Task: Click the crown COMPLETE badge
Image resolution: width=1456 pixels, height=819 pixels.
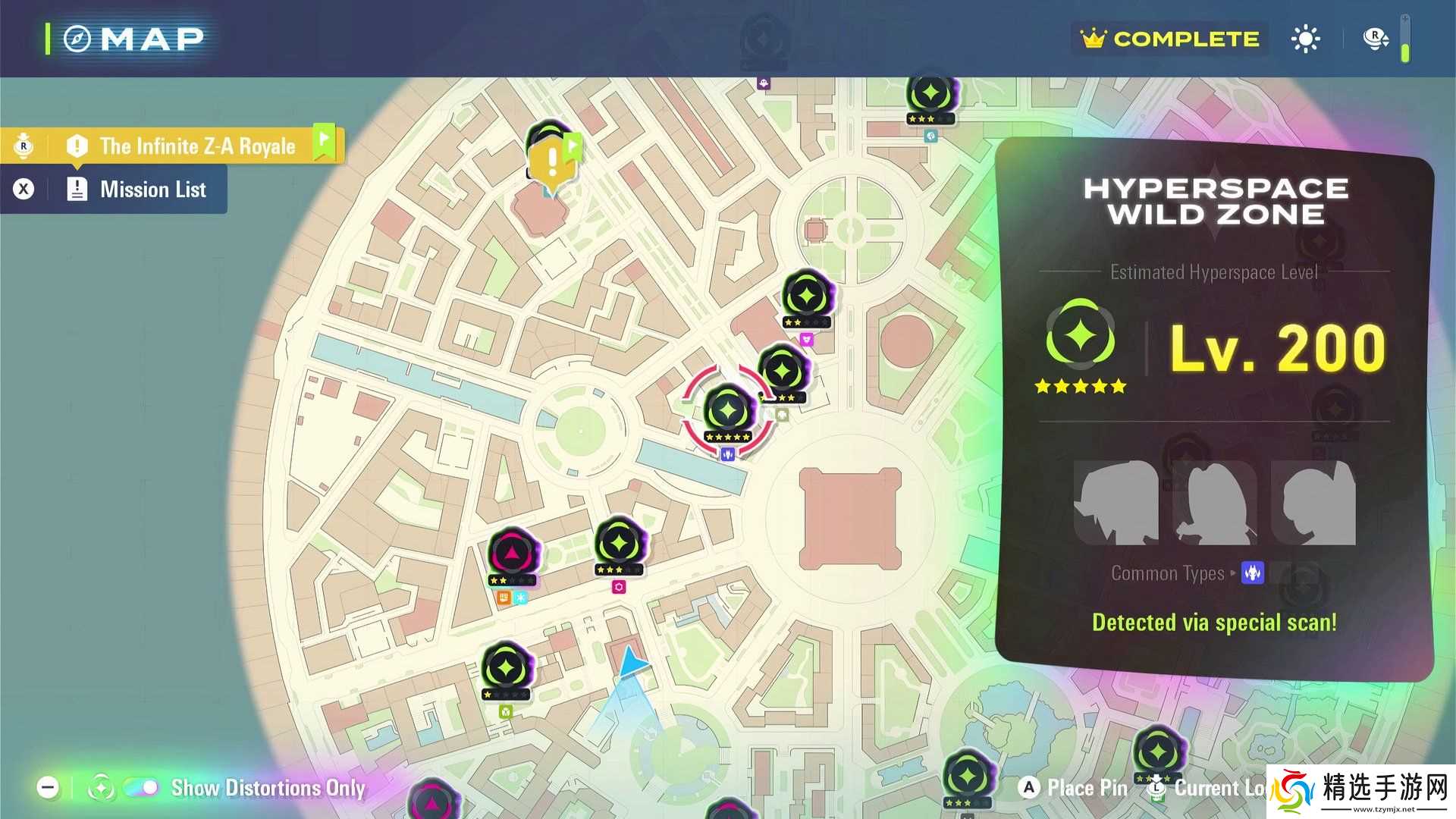Action: (x=1170, y=39)
